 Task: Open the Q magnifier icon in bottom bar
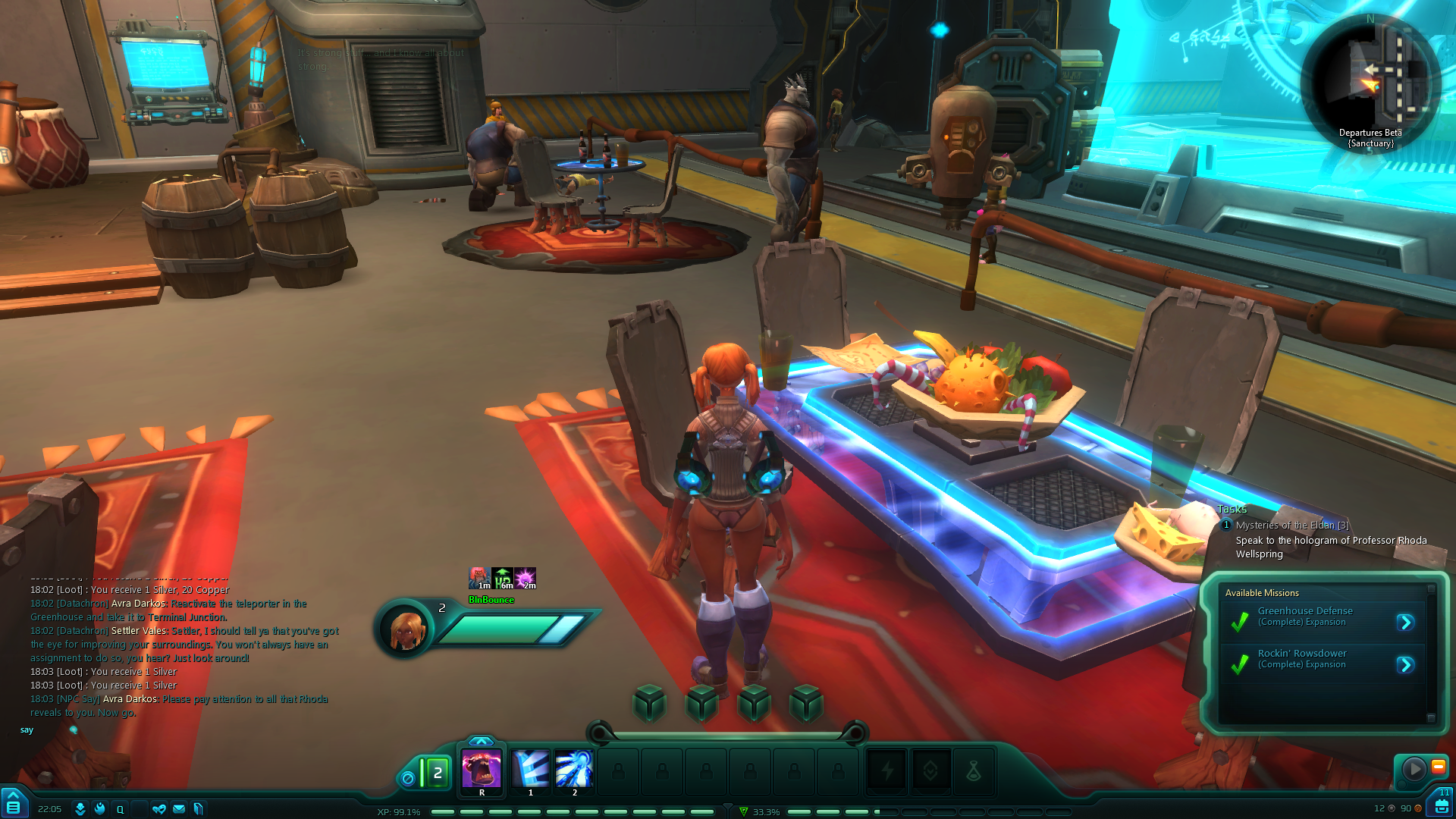point(120,809)
